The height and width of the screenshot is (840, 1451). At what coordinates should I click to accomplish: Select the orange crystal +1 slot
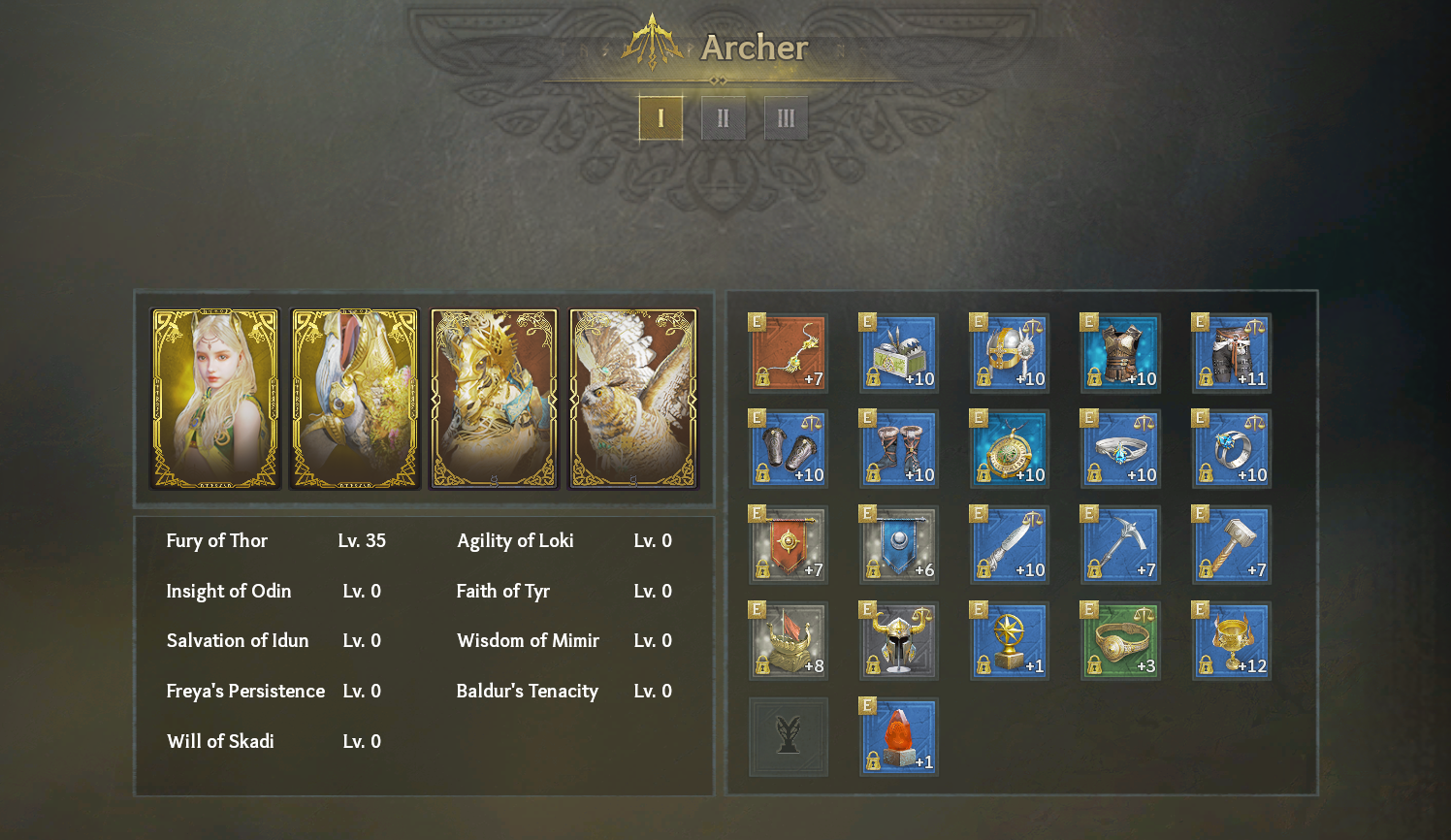899,737
